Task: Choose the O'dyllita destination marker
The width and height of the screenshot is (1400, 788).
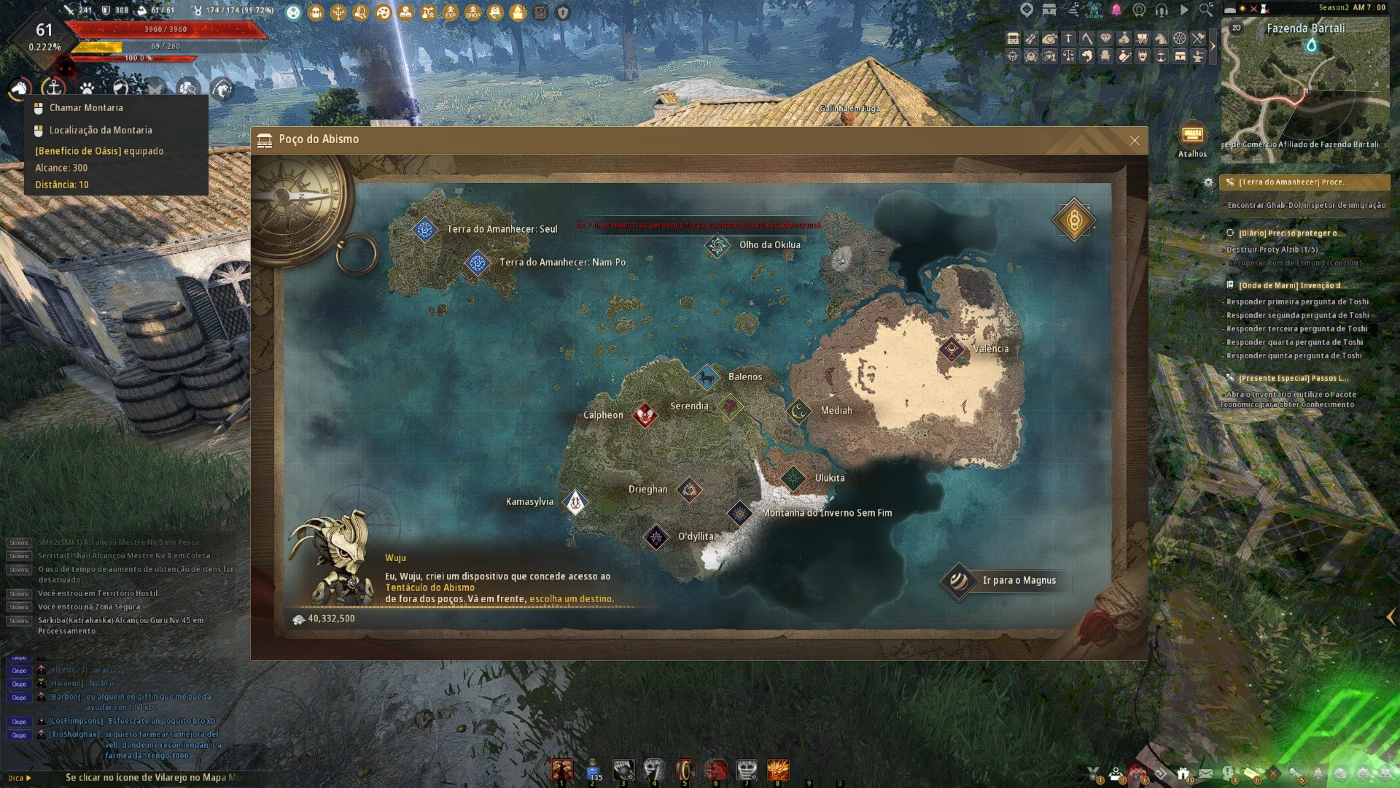Action: (656, 537)
